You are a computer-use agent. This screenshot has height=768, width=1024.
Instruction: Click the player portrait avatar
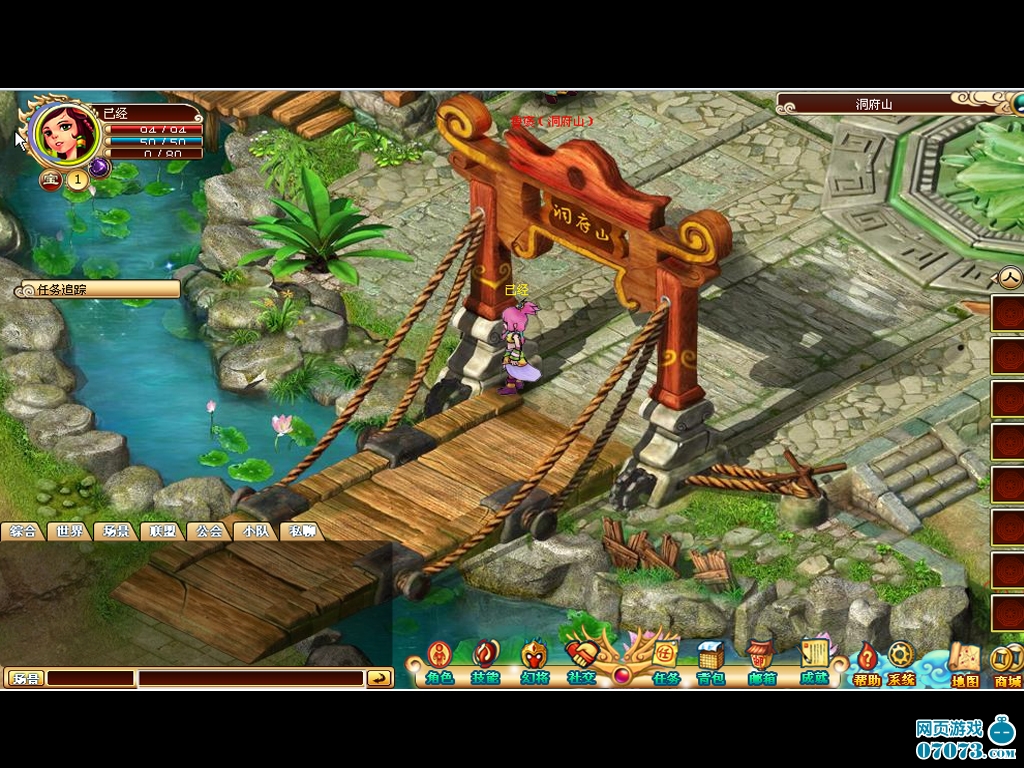pos(65,133)
